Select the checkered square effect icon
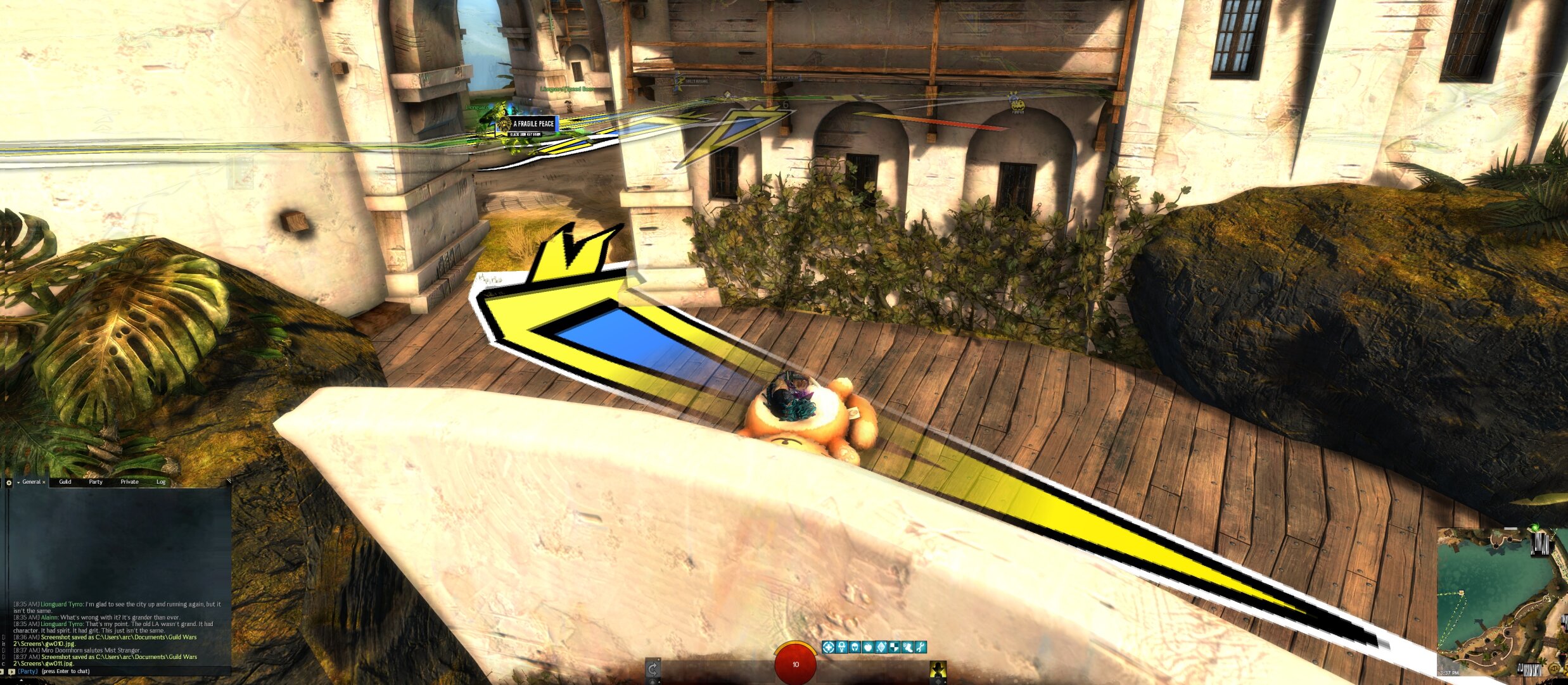The image size is (1568, 685). [x=895, y=647]
